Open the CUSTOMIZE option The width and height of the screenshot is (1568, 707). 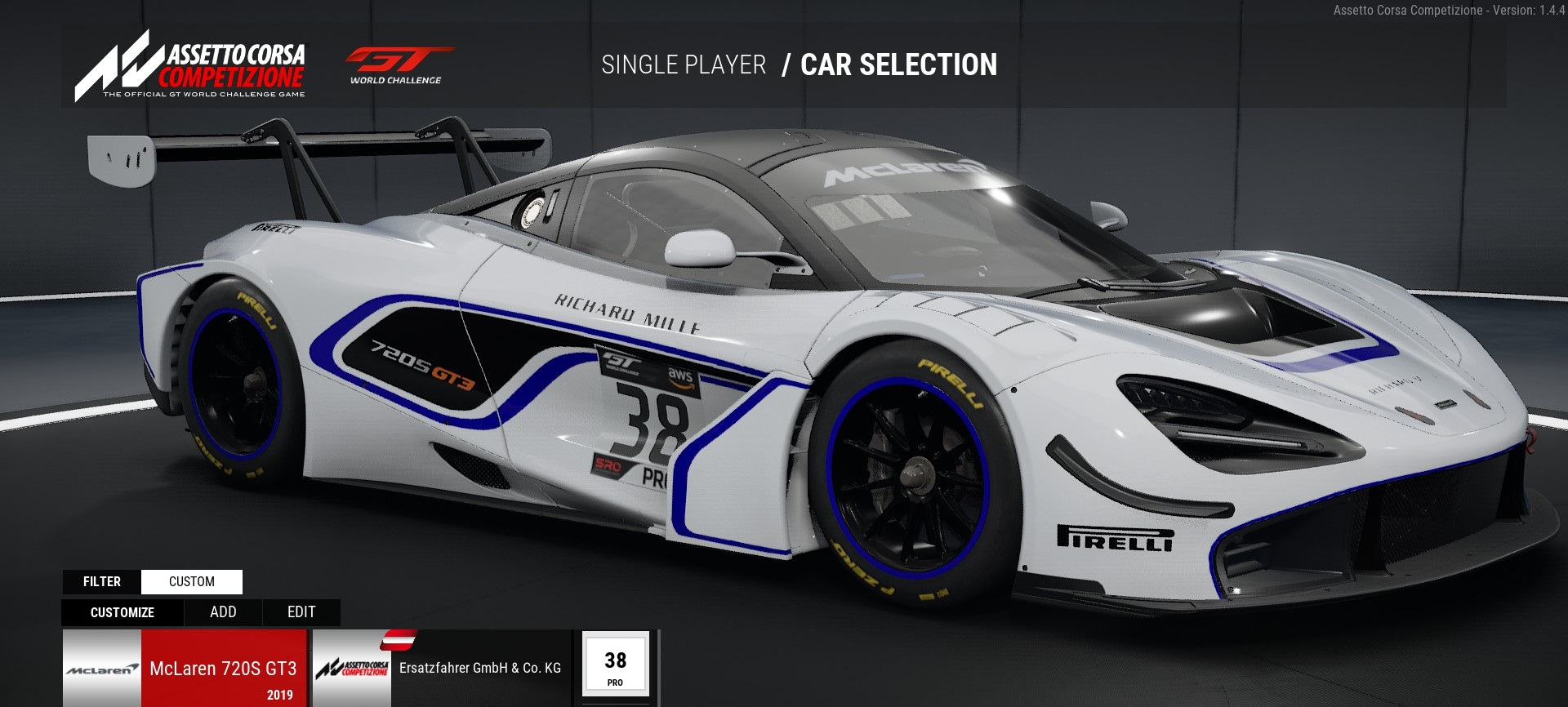point(122,612)
